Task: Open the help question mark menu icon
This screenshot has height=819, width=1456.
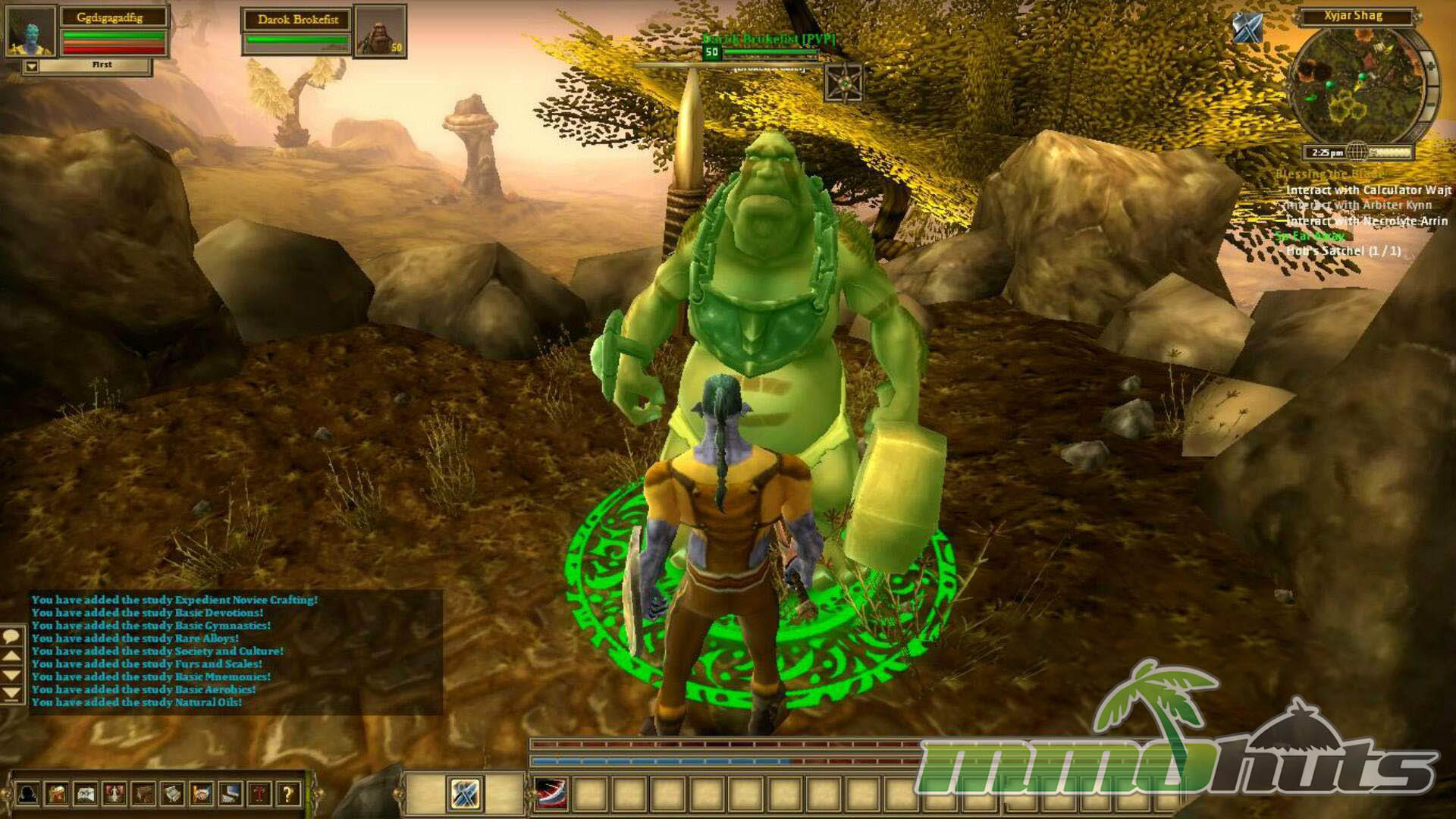Action: 287,794
